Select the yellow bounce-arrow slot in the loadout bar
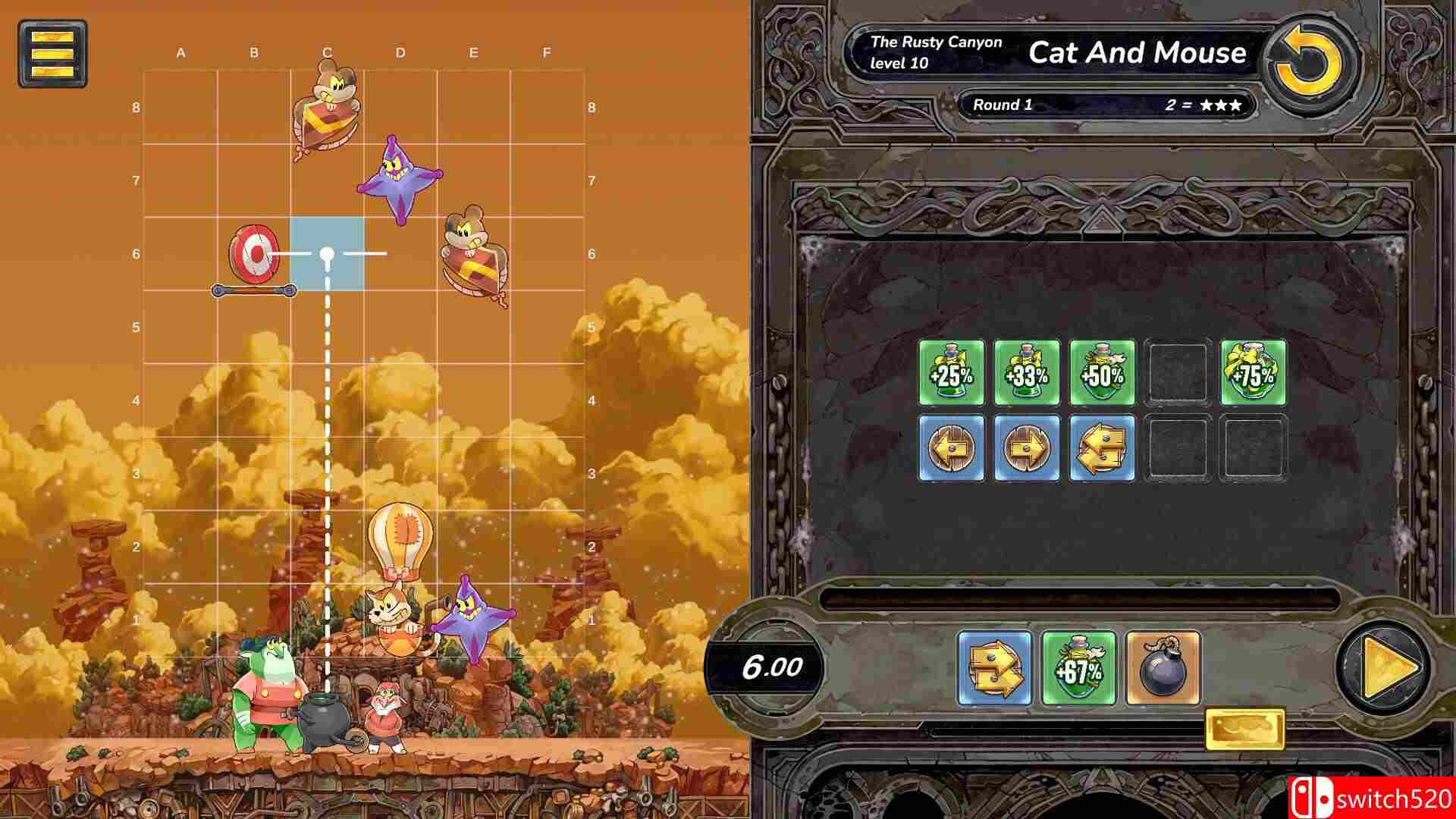 coord(994,668)
